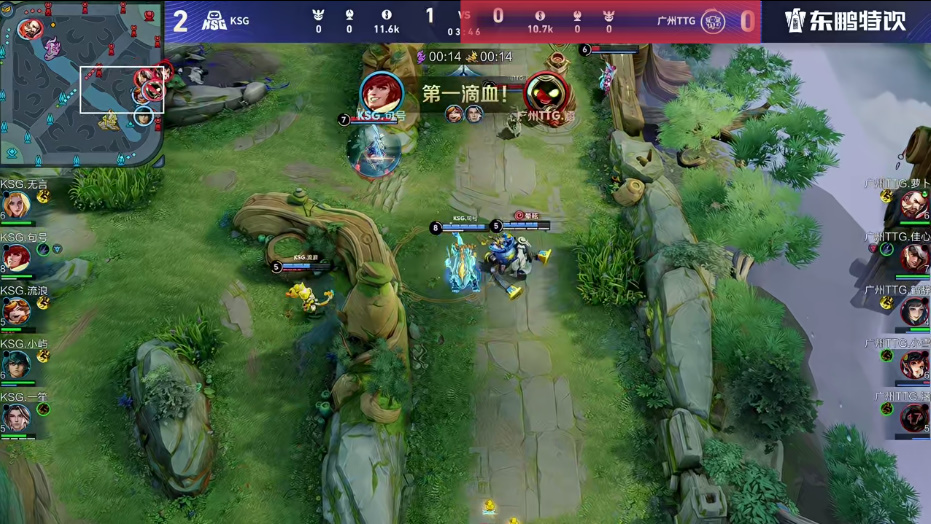Click the KSG team logo in scoreboard

click(x=213, y=20)
